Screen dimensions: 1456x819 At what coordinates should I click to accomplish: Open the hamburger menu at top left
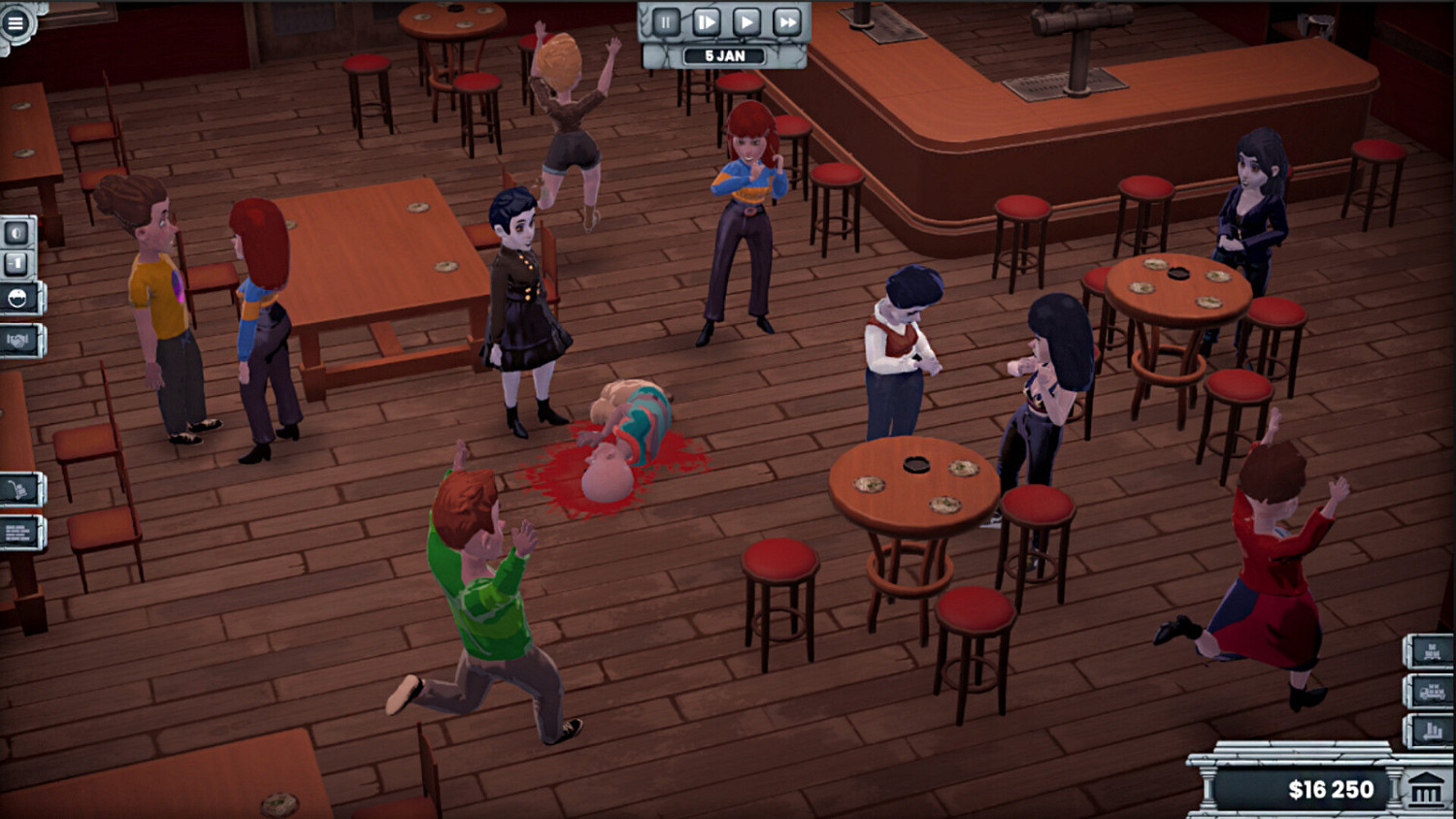point(14,20)
